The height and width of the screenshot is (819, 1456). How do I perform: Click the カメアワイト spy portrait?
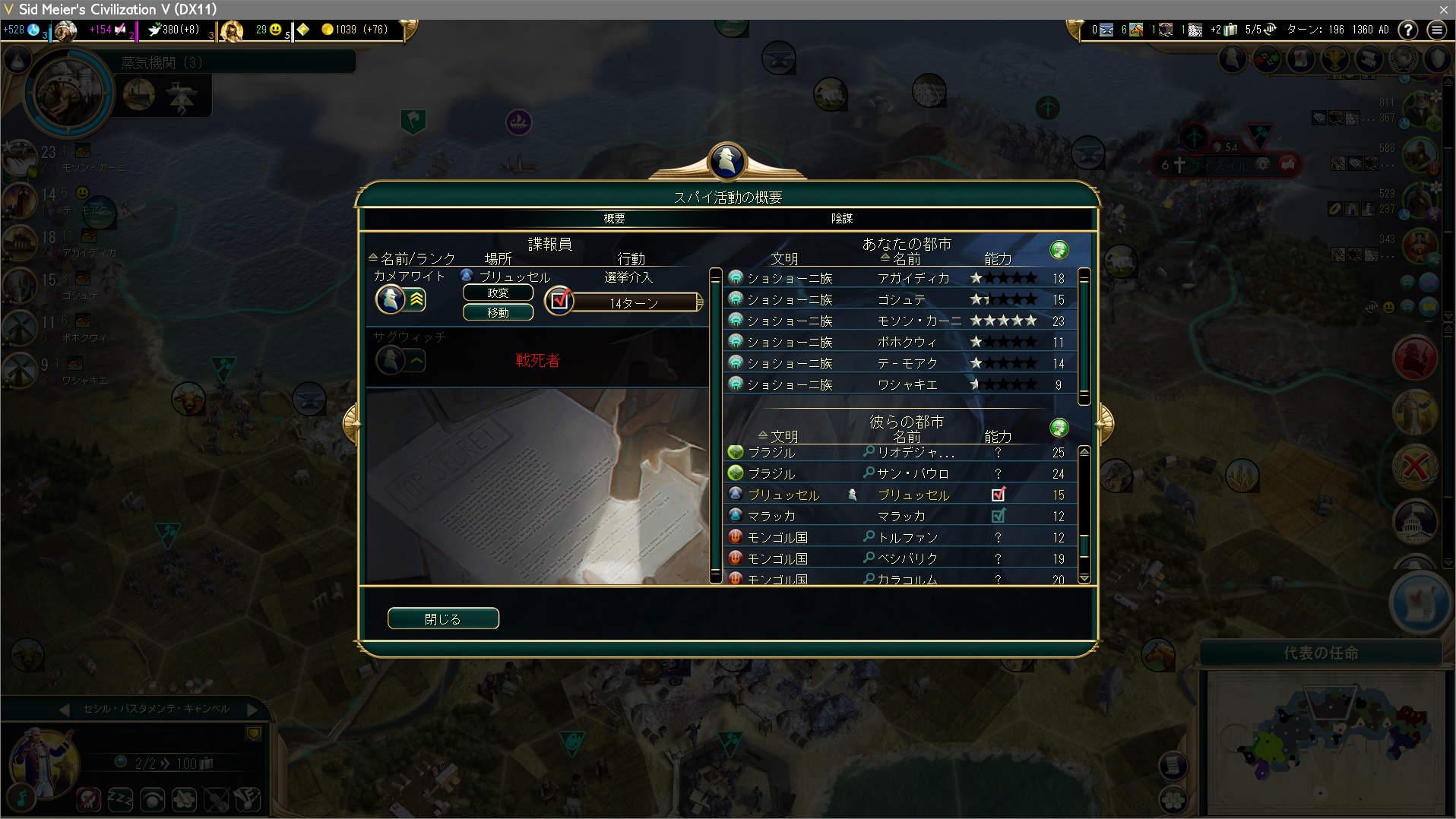391,299
